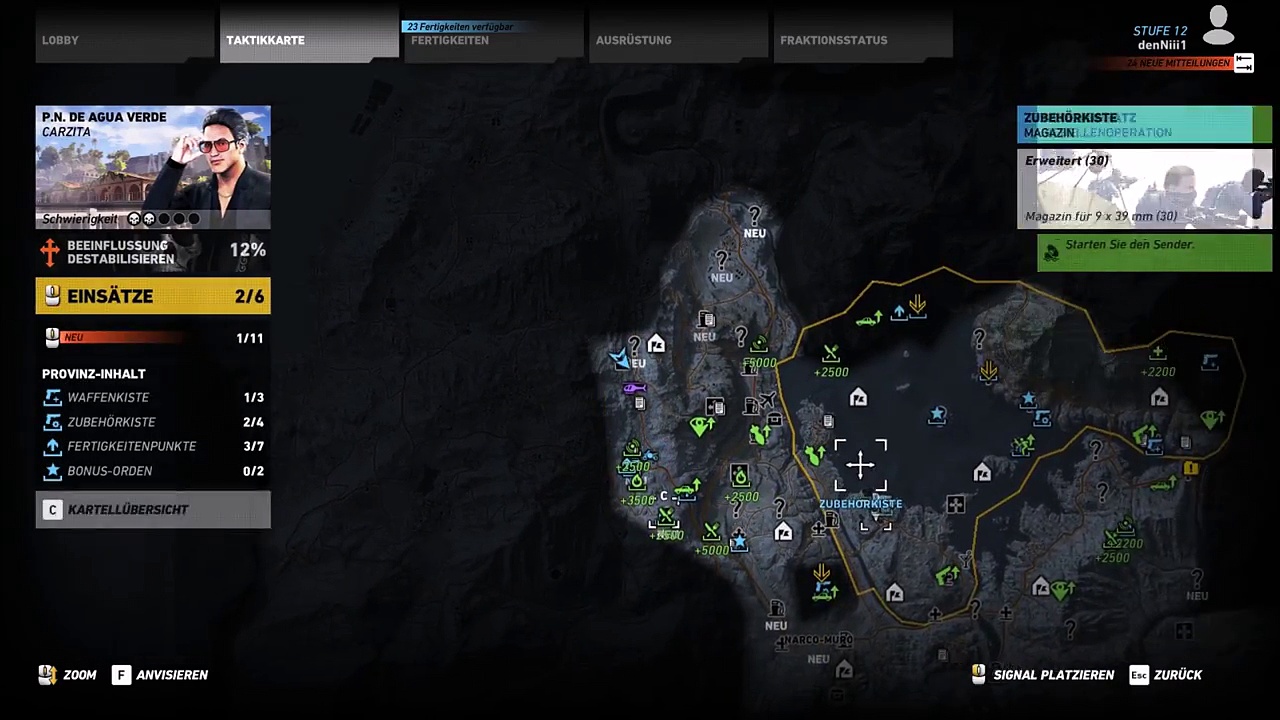Open the Einsätze missions list
The width and height of the screenshot is (1280, 720).
point(153,296)
